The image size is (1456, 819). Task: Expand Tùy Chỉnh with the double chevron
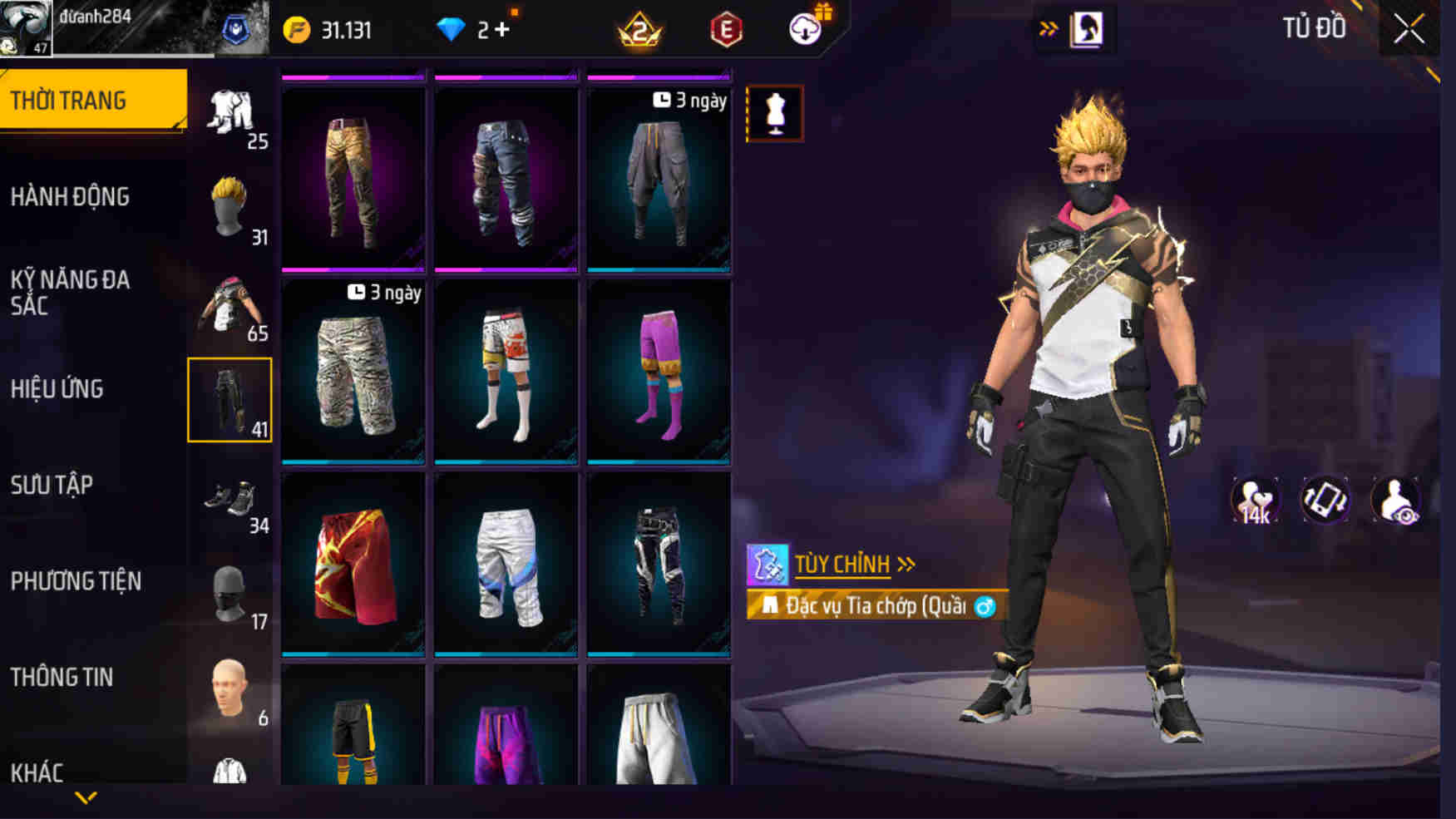tap(906, 565)
